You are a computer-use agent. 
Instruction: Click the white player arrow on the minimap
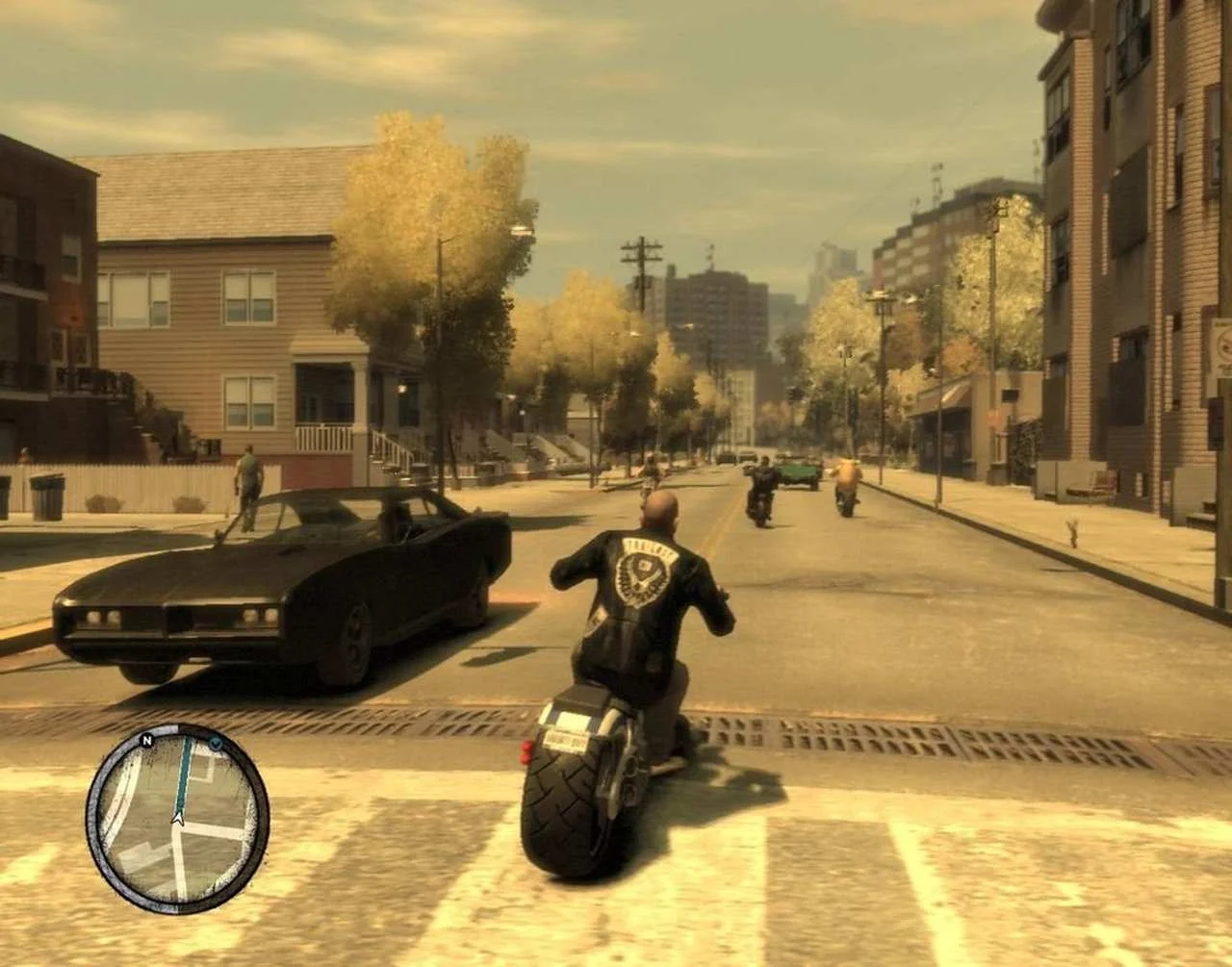[x=177, y=817]
